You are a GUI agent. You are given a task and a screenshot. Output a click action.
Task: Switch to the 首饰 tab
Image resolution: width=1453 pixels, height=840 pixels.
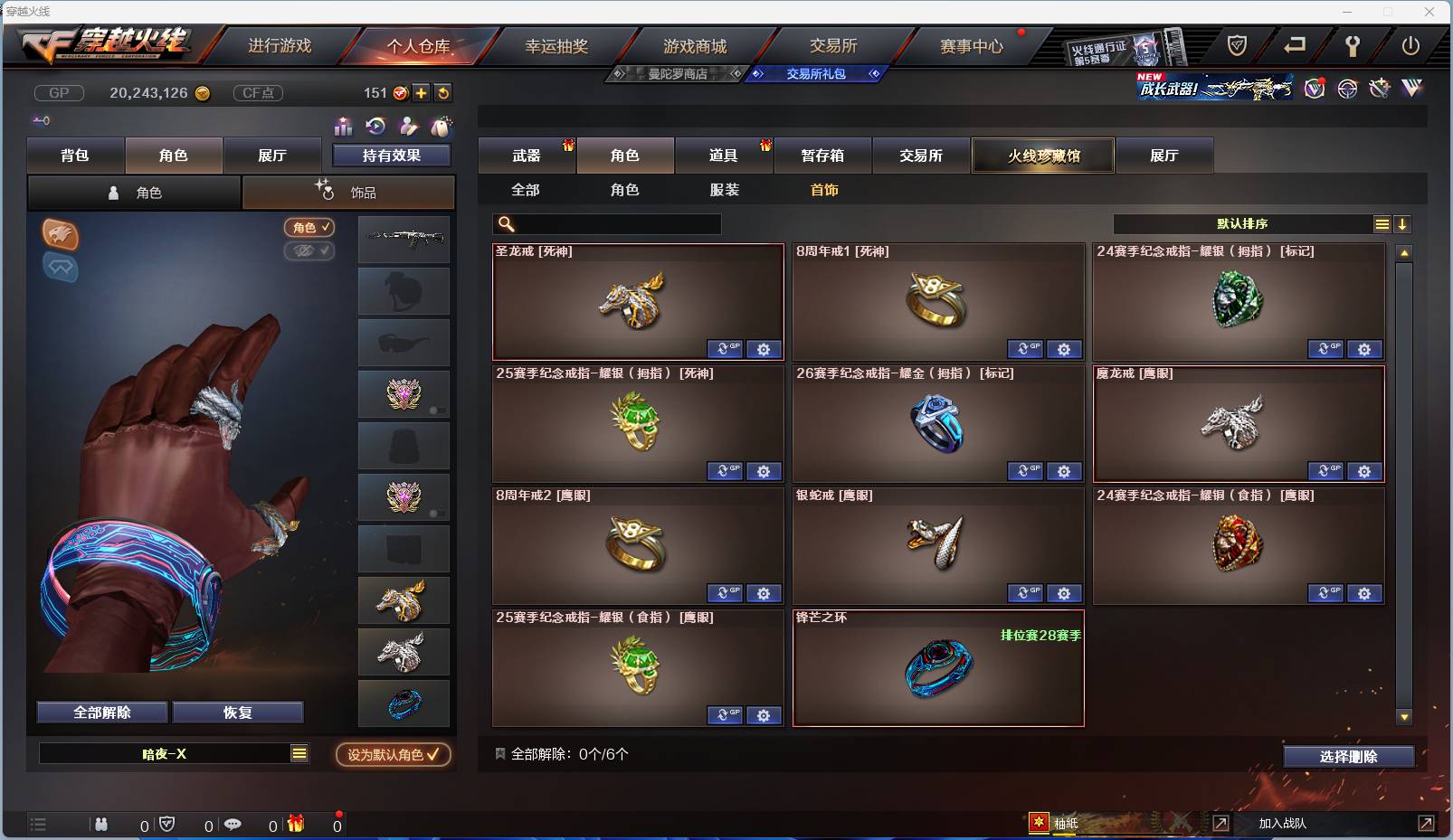pyautogui.click(x=823, y=190)
